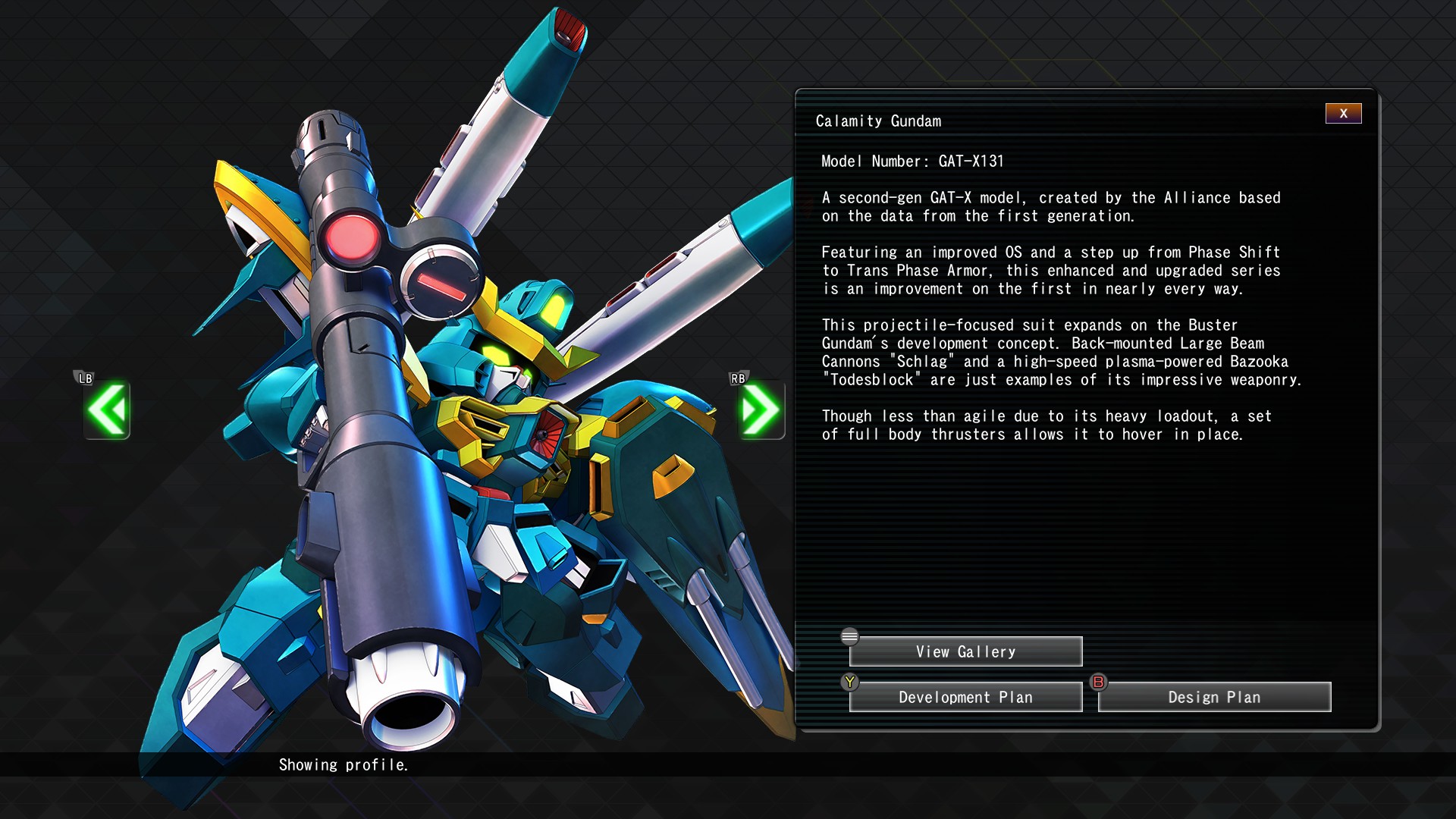Show the Development Plan
The width and height of the screenshot is (1456, 819).
[965, 697]
